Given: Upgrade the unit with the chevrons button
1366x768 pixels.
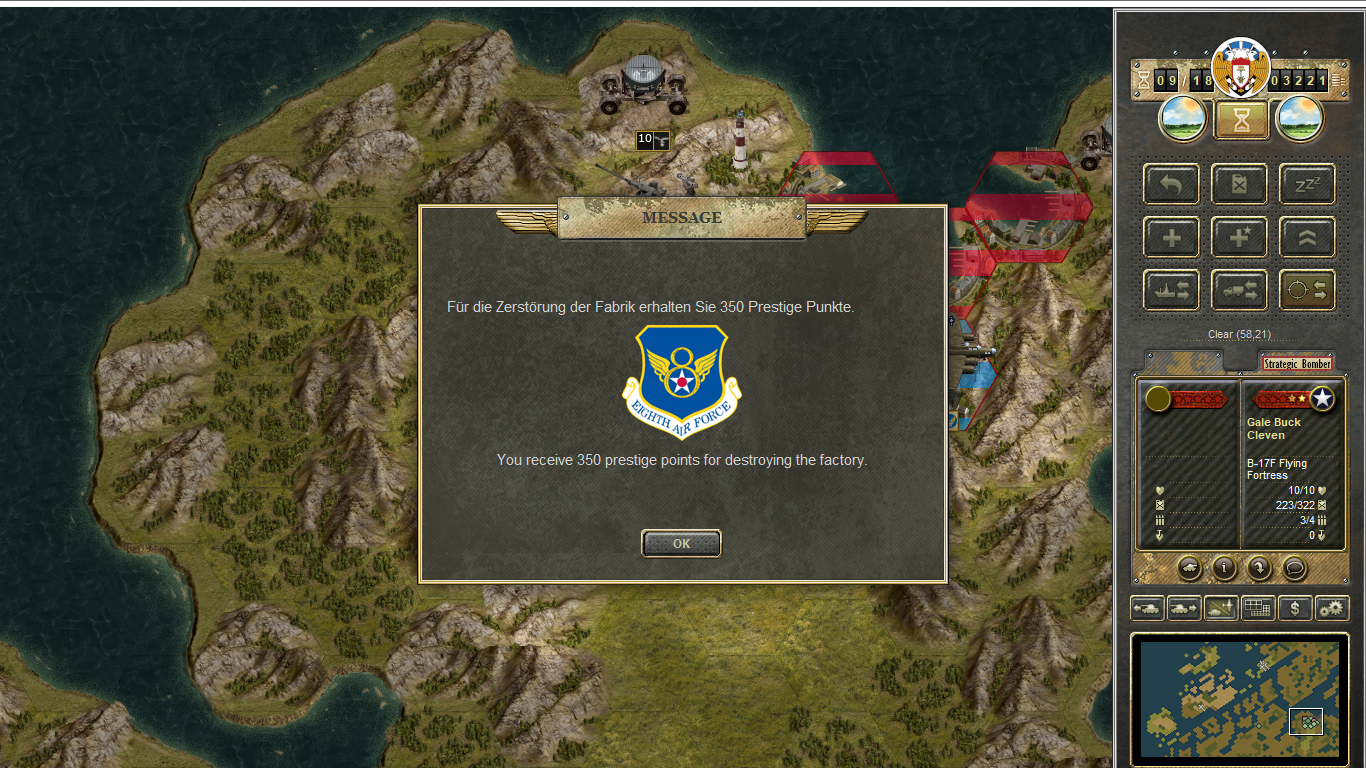Looking at the screenshot, I should 1307,238.
